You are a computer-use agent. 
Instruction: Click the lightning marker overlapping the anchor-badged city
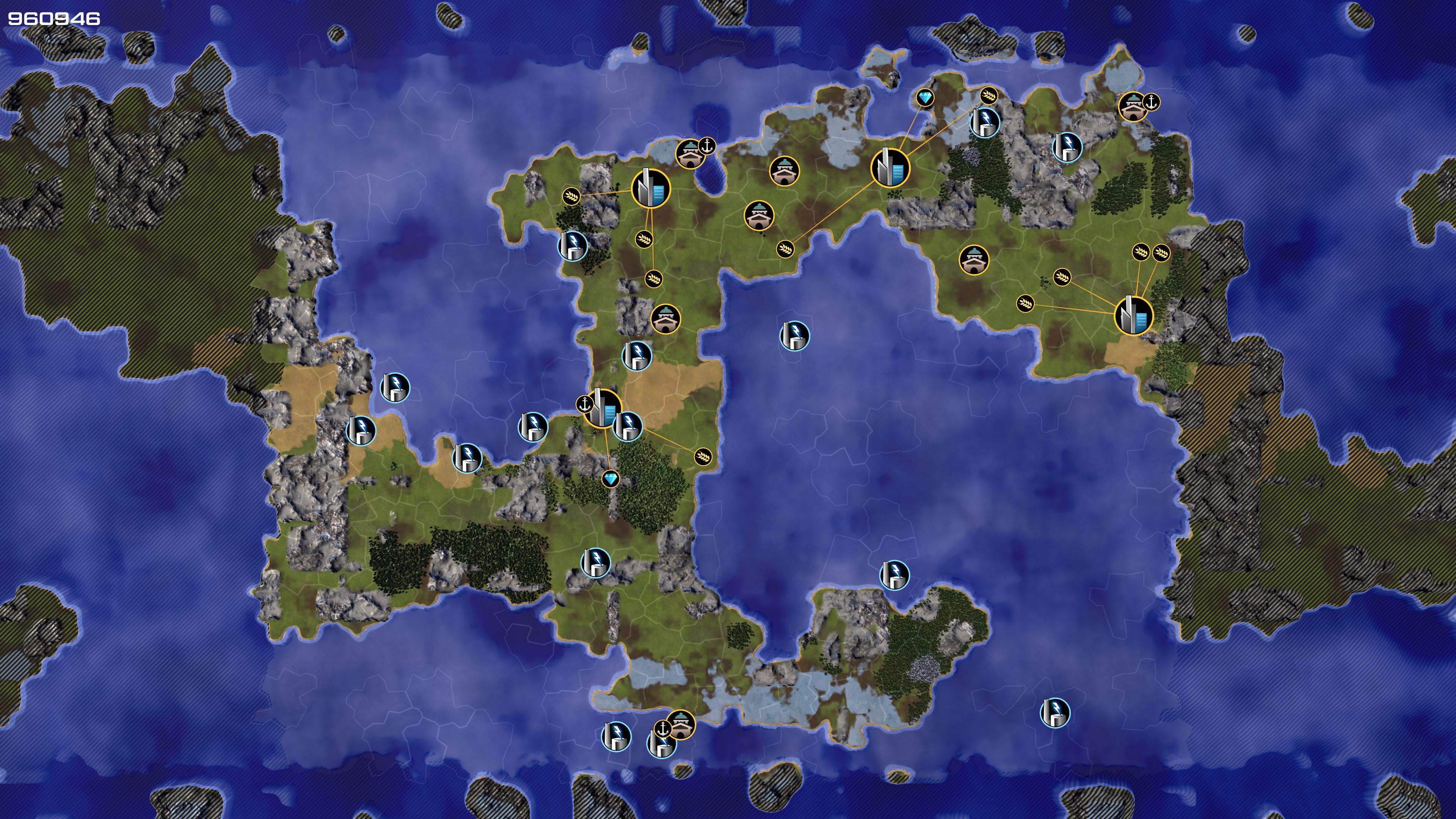(x=628, y=426)
